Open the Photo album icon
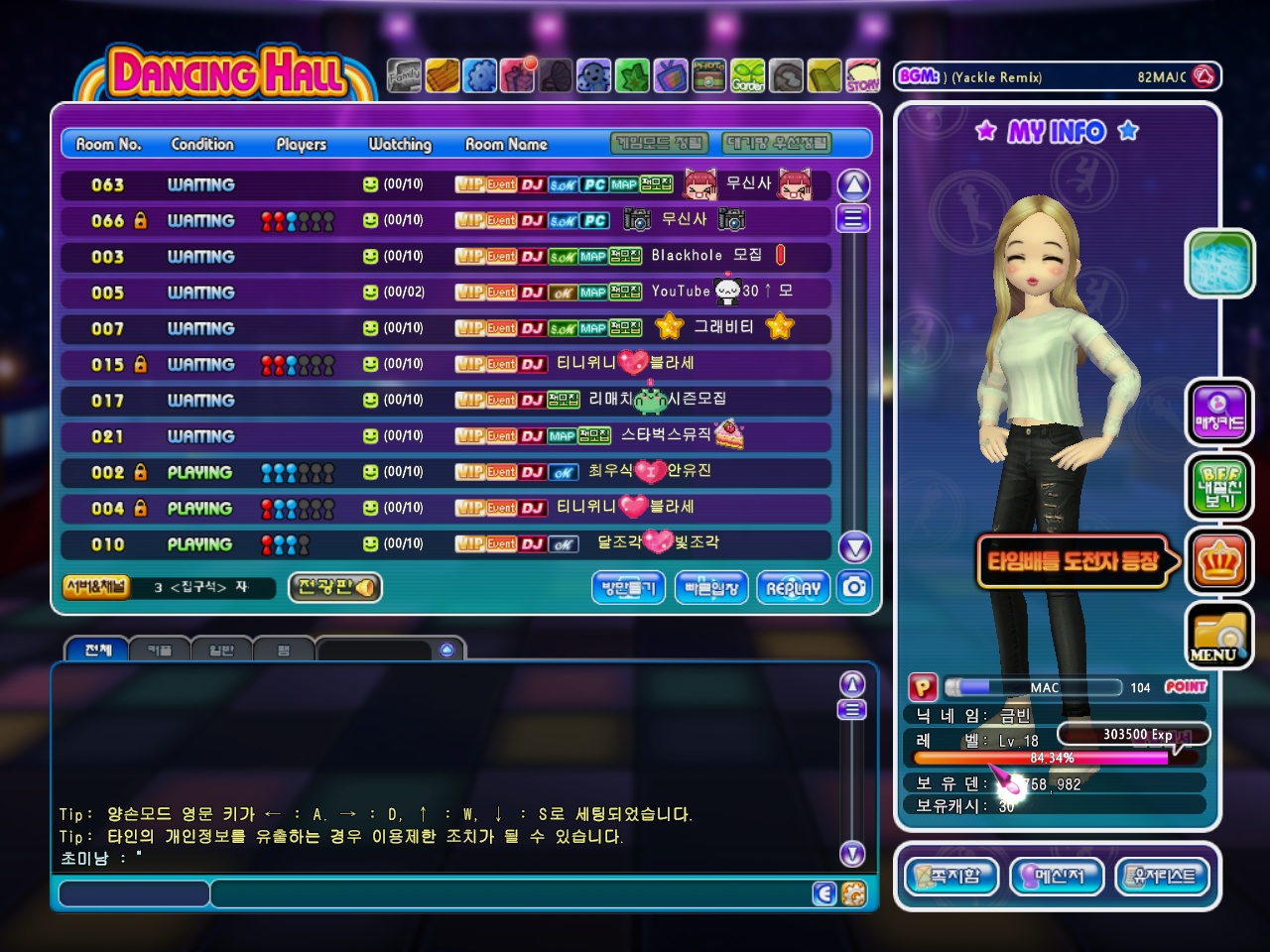 [708, 75]
